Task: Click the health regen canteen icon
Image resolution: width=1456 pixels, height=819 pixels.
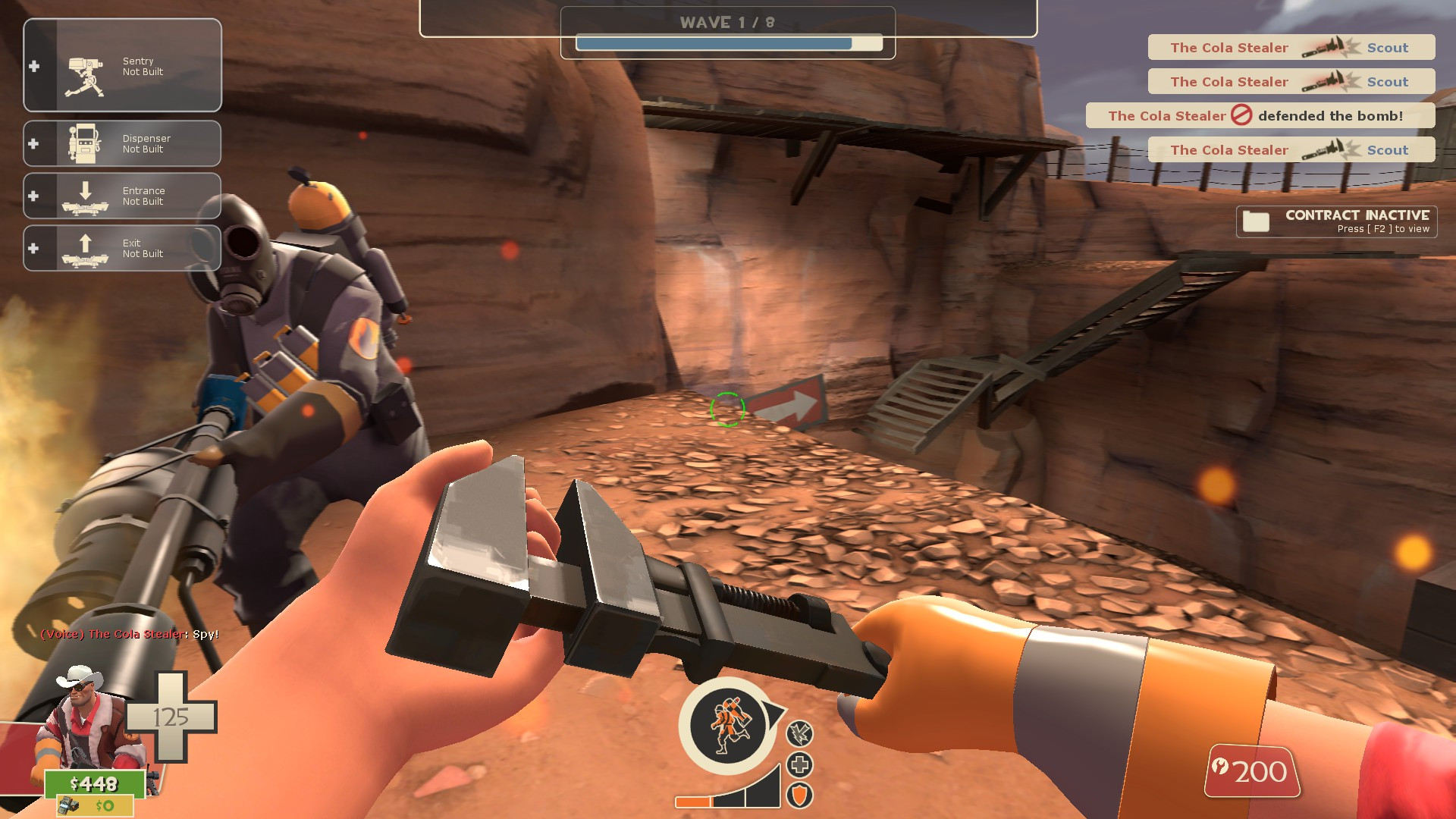Action: pyautogui.click(x=802, y=764)
